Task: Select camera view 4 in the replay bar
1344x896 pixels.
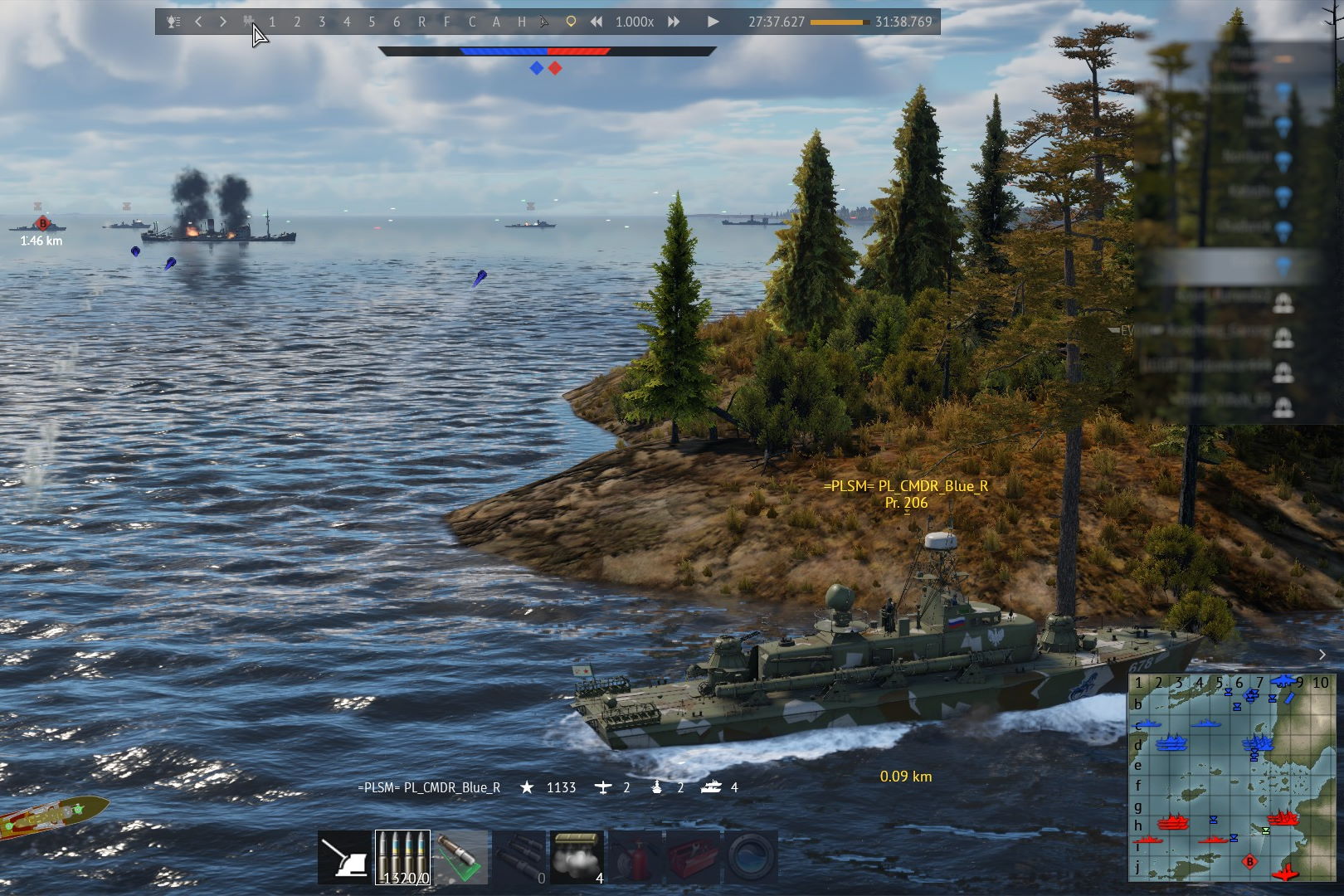Action: pos(347,22)
